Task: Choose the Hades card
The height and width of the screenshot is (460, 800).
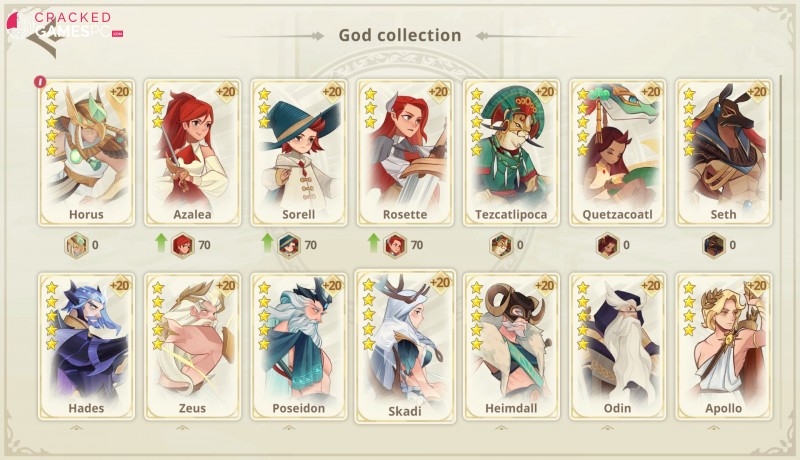Action: pos(86,343)
